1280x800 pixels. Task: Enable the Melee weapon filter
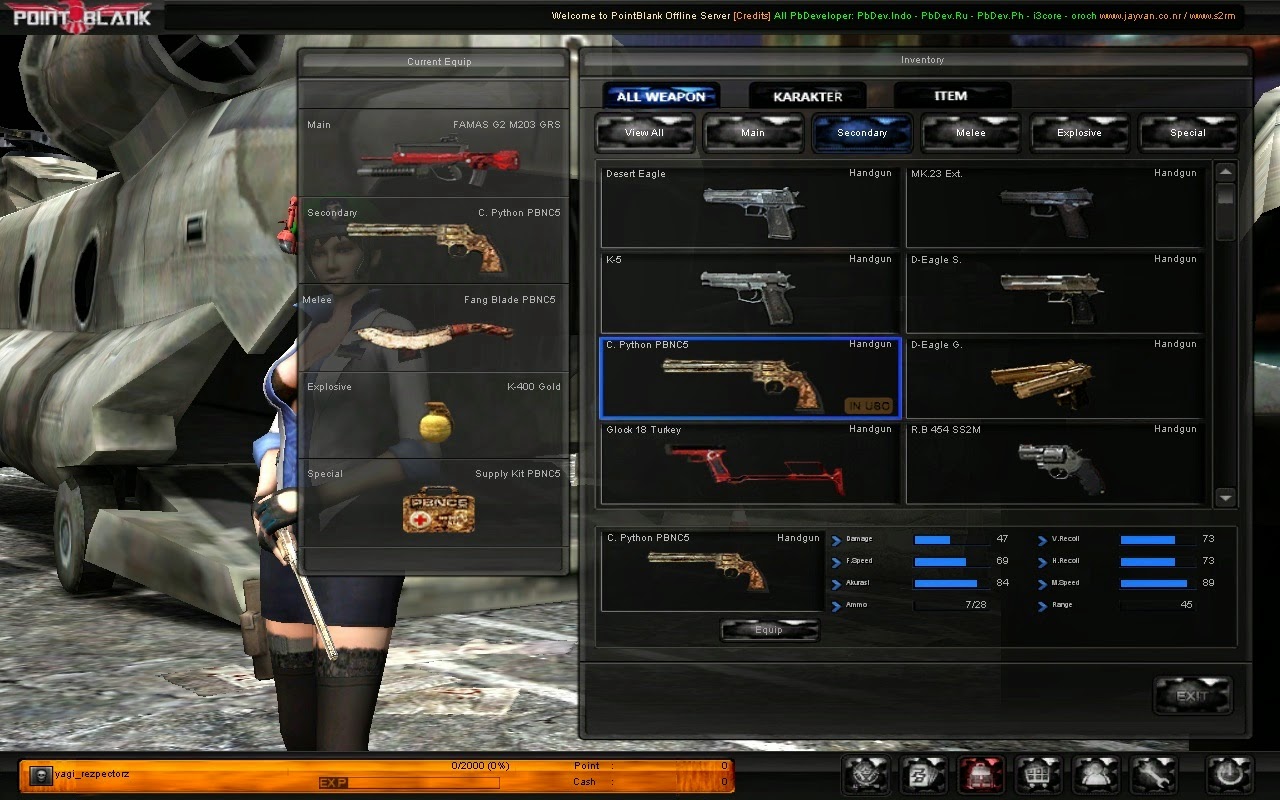point(970,132)
